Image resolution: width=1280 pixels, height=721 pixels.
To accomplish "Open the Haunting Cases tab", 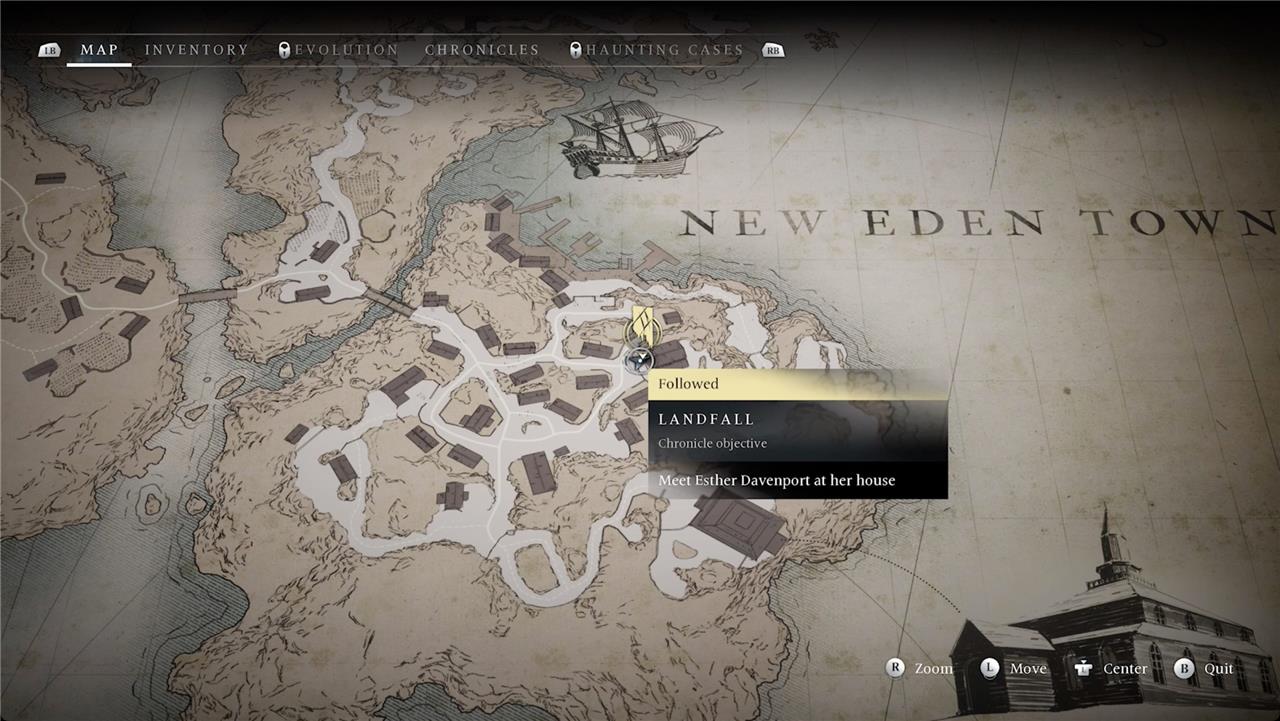I will pos(664,50).
